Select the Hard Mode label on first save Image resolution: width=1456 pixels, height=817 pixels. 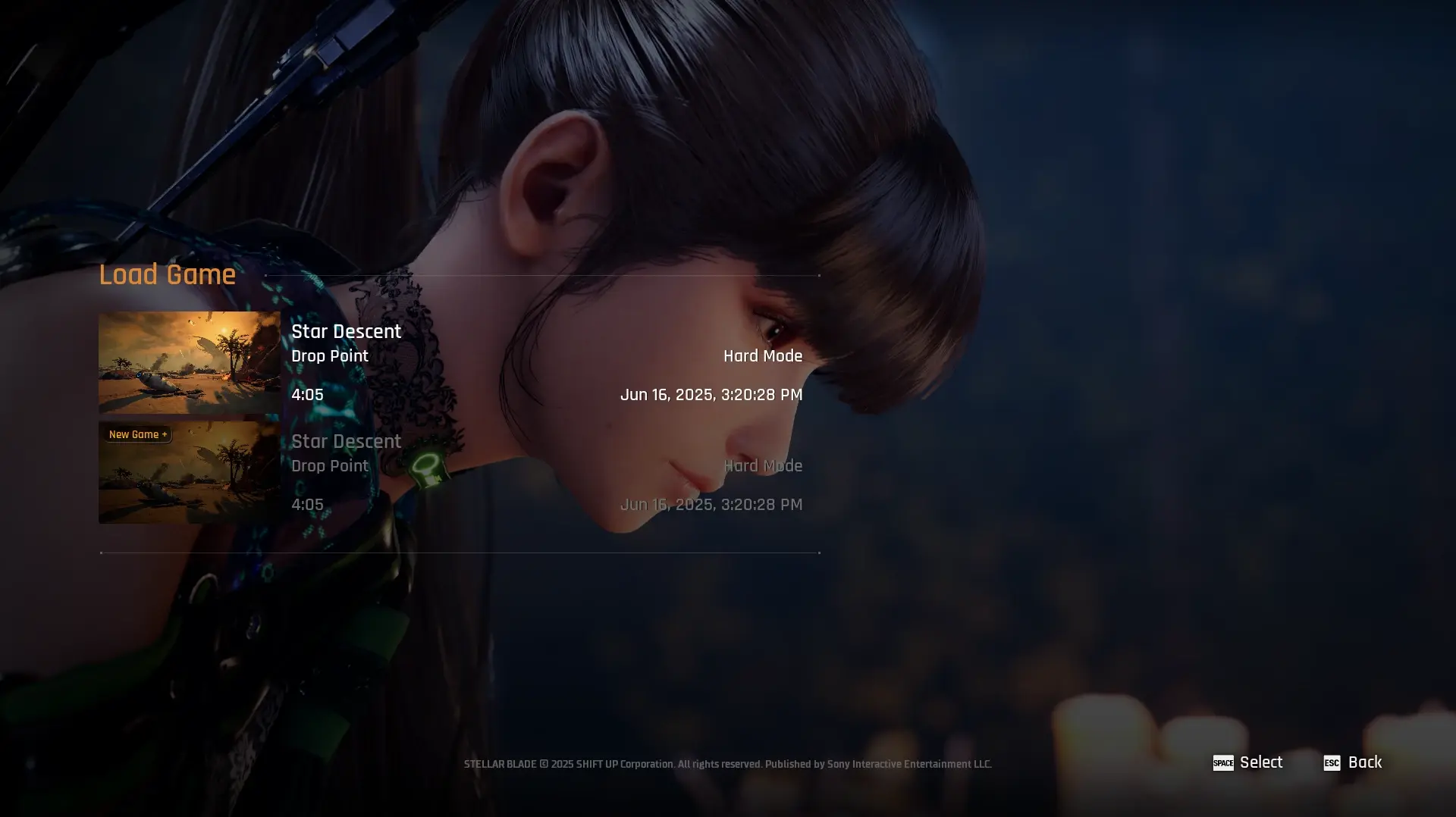click(764, 355)
